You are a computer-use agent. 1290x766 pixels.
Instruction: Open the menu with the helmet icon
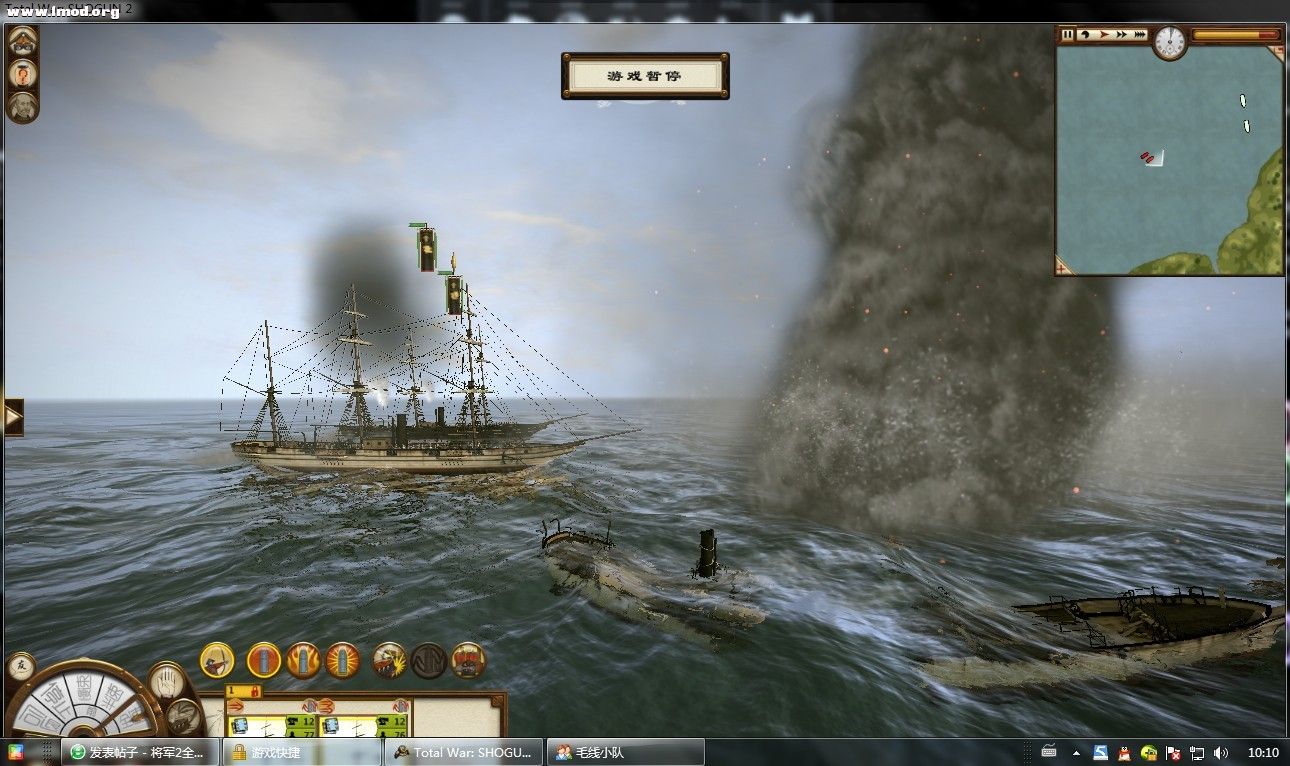click(22, 42)
